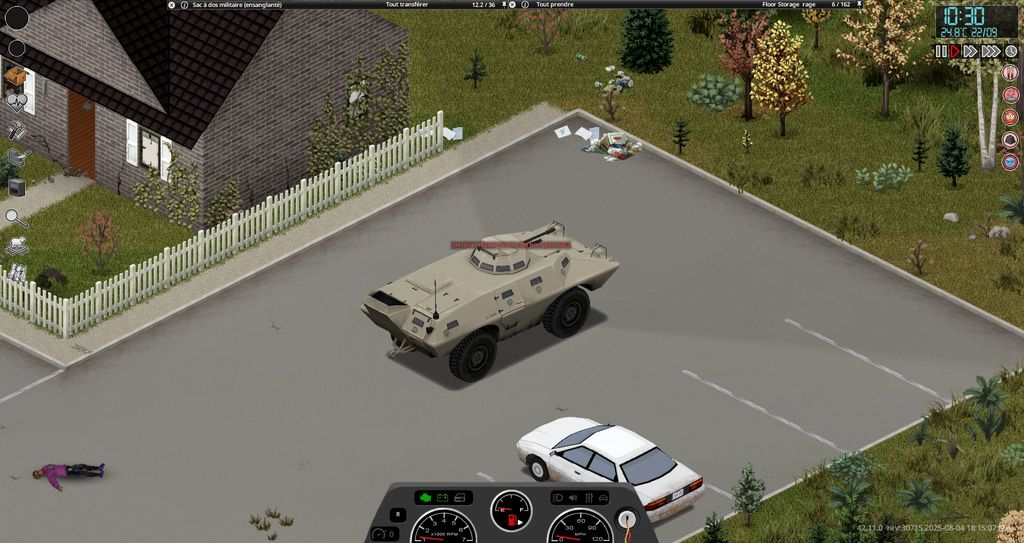Screen dimensions: 1024x543
Task: Open the vehicle heater controls
Action: (588, 497)
